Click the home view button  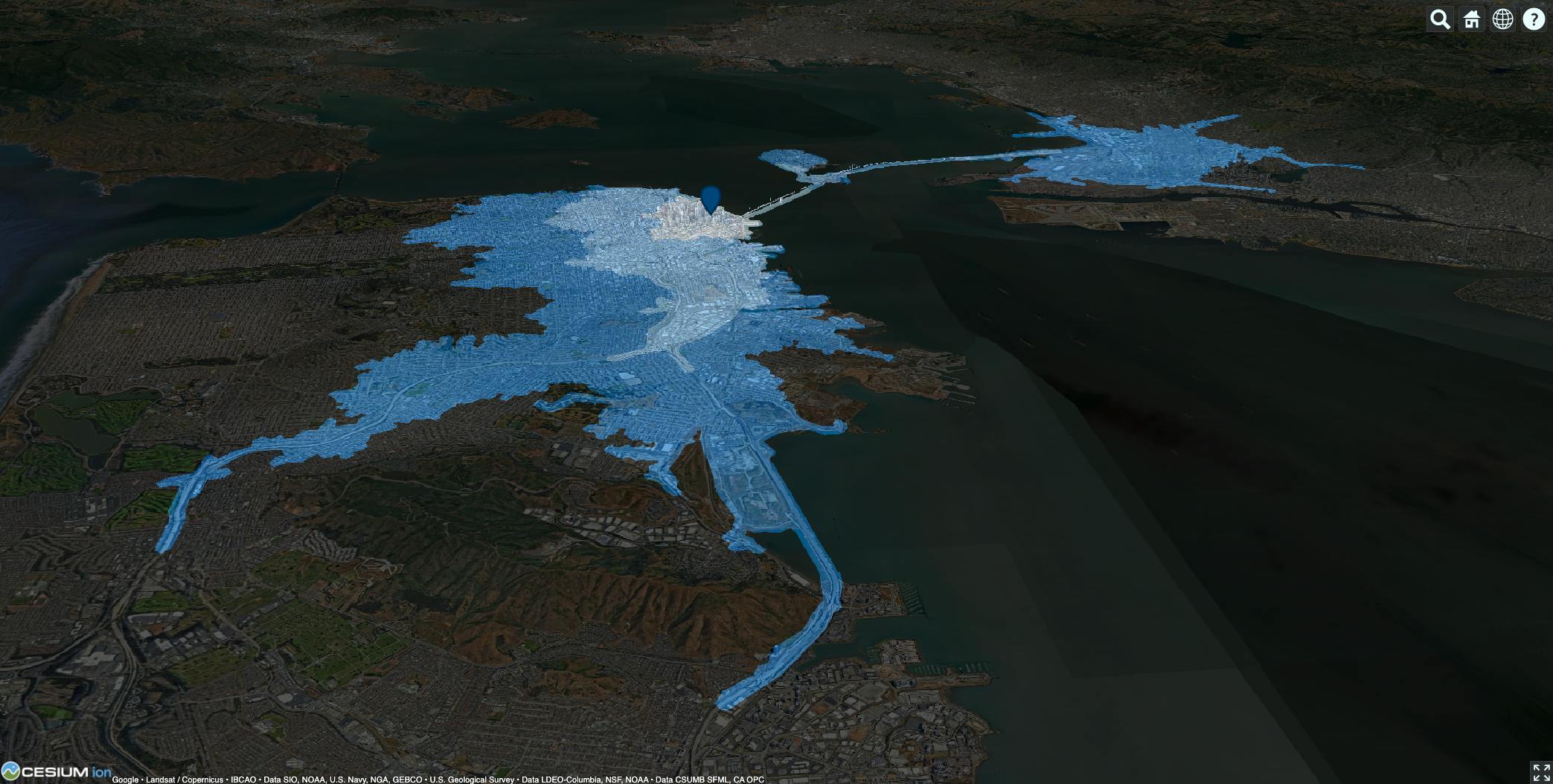(1471, 19)
